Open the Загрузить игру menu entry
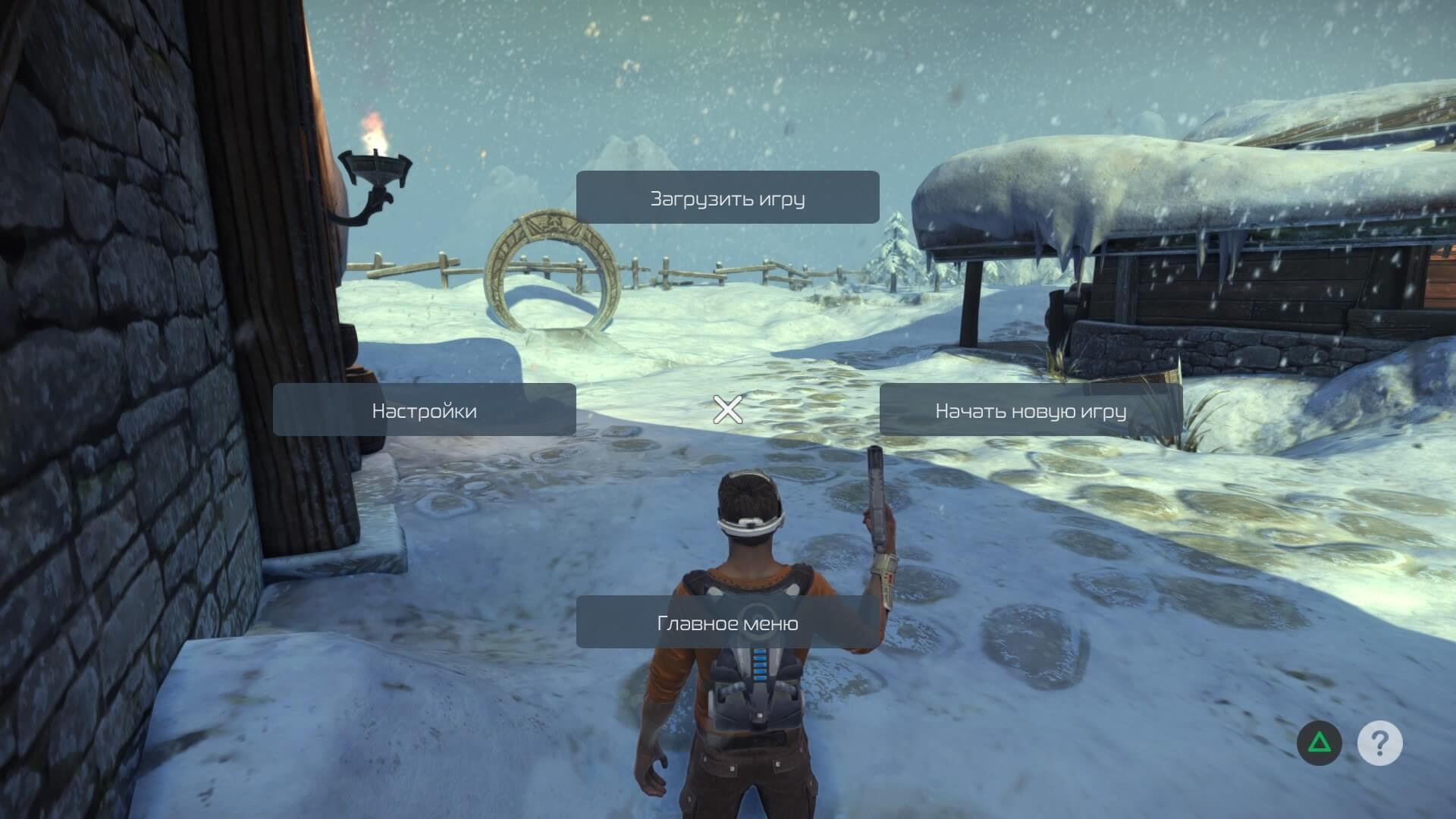 [727, 198]
